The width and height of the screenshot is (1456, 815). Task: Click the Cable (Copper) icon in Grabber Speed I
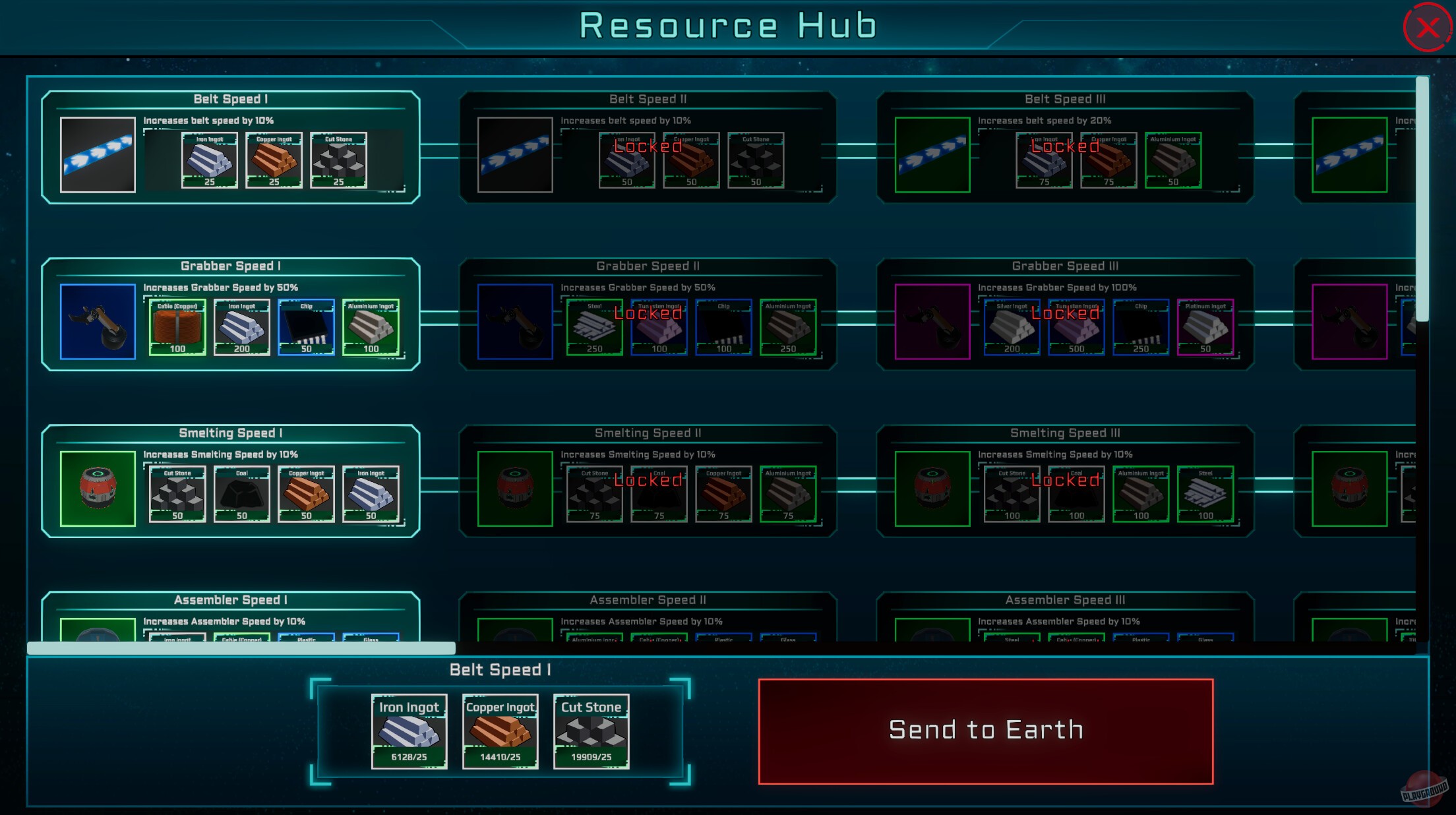click(x=176, y=327)
